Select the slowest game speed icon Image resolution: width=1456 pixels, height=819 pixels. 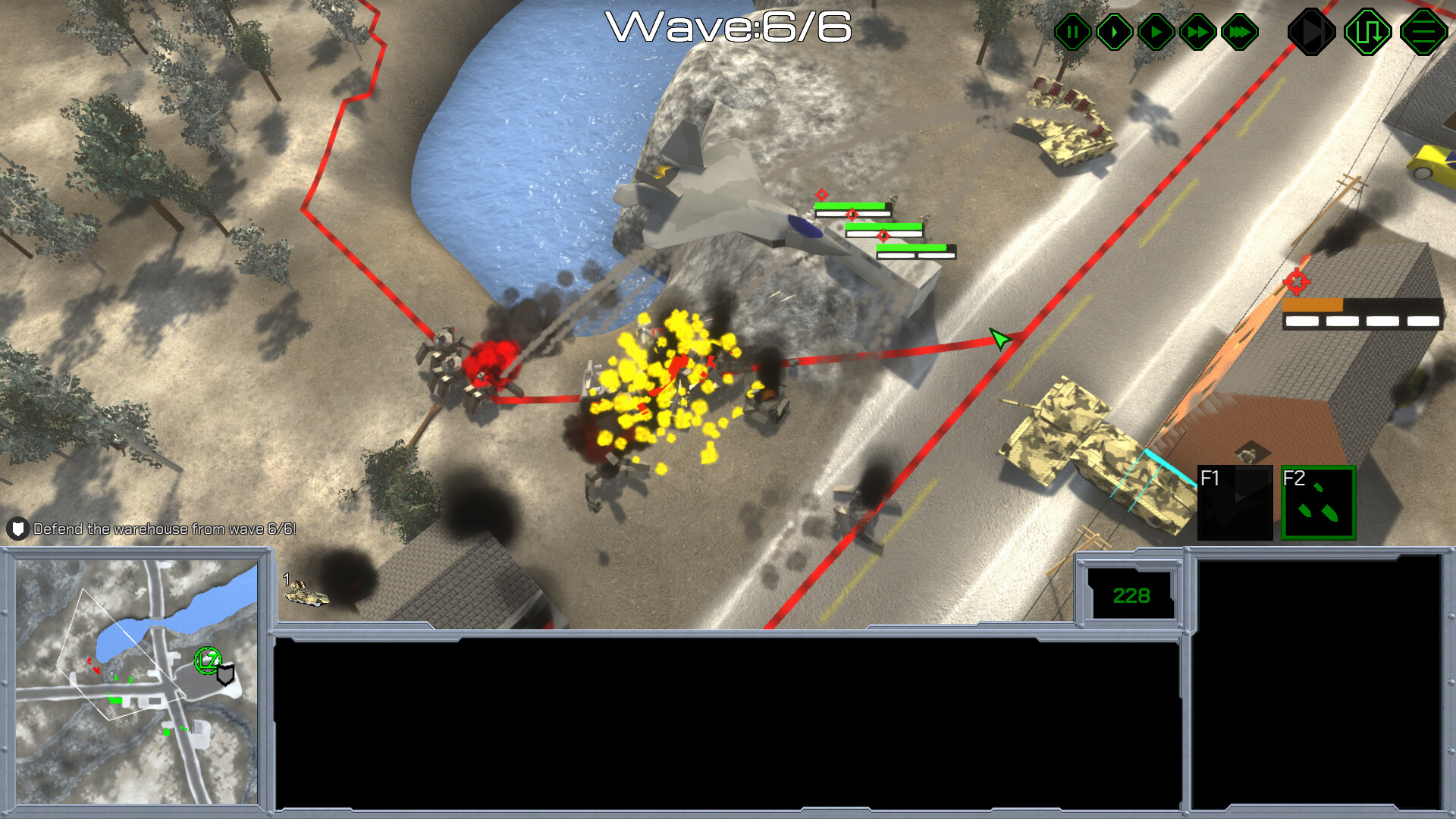tap(1114, 31)
